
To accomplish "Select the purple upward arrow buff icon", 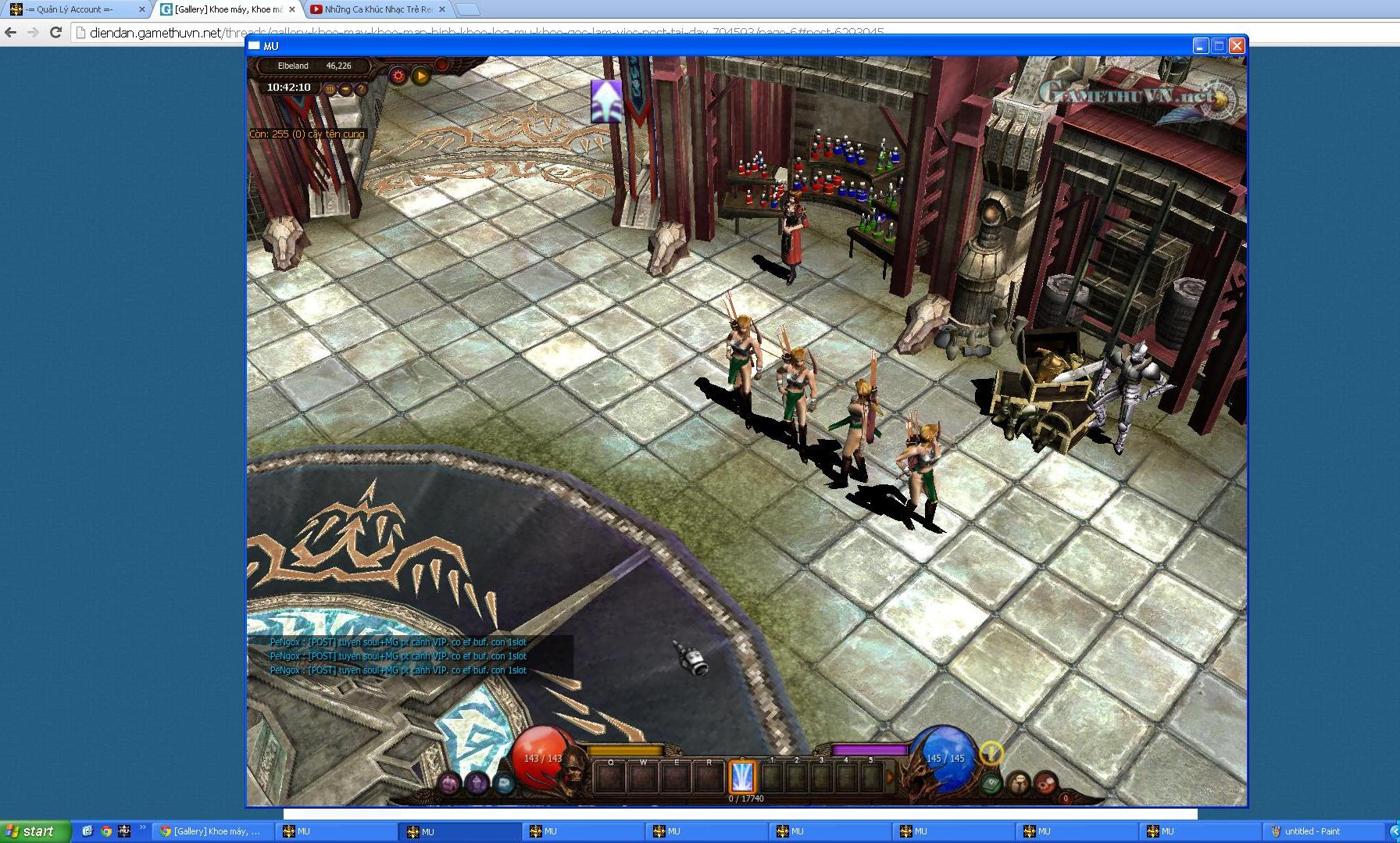I will coord(606,102).
